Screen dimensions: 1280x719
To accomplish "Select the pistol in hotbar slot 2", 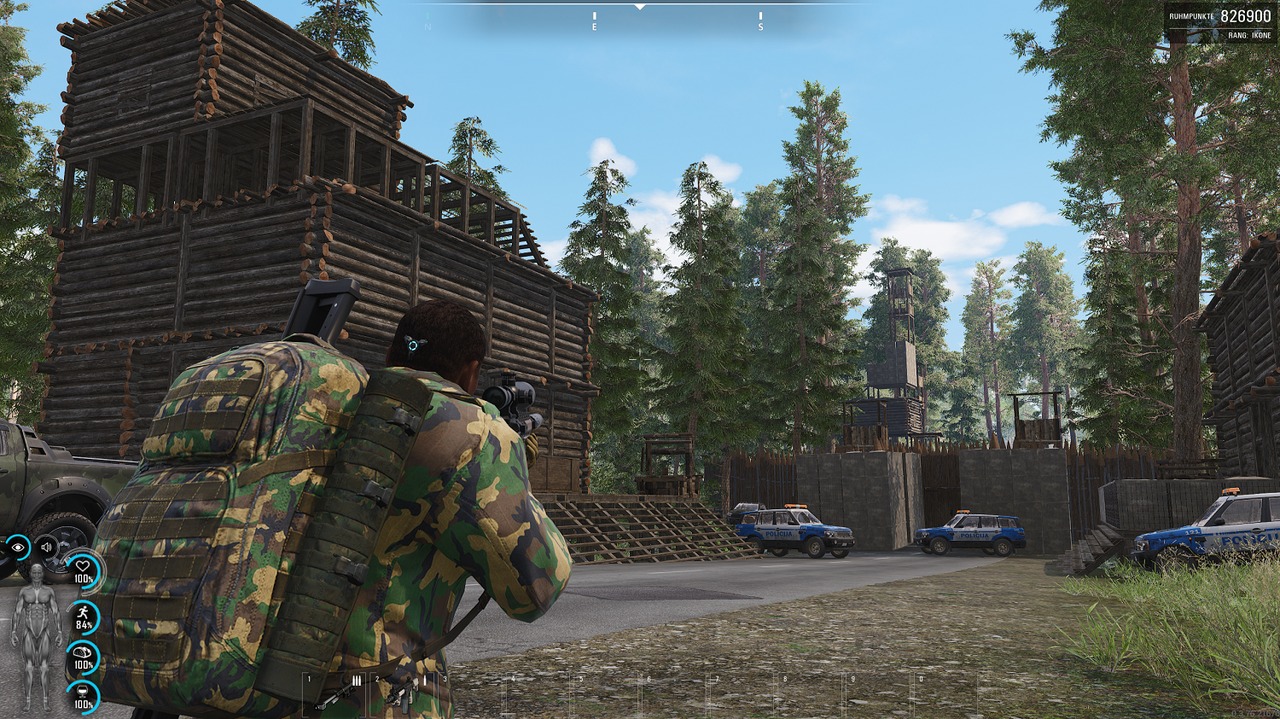I will 402,692.
